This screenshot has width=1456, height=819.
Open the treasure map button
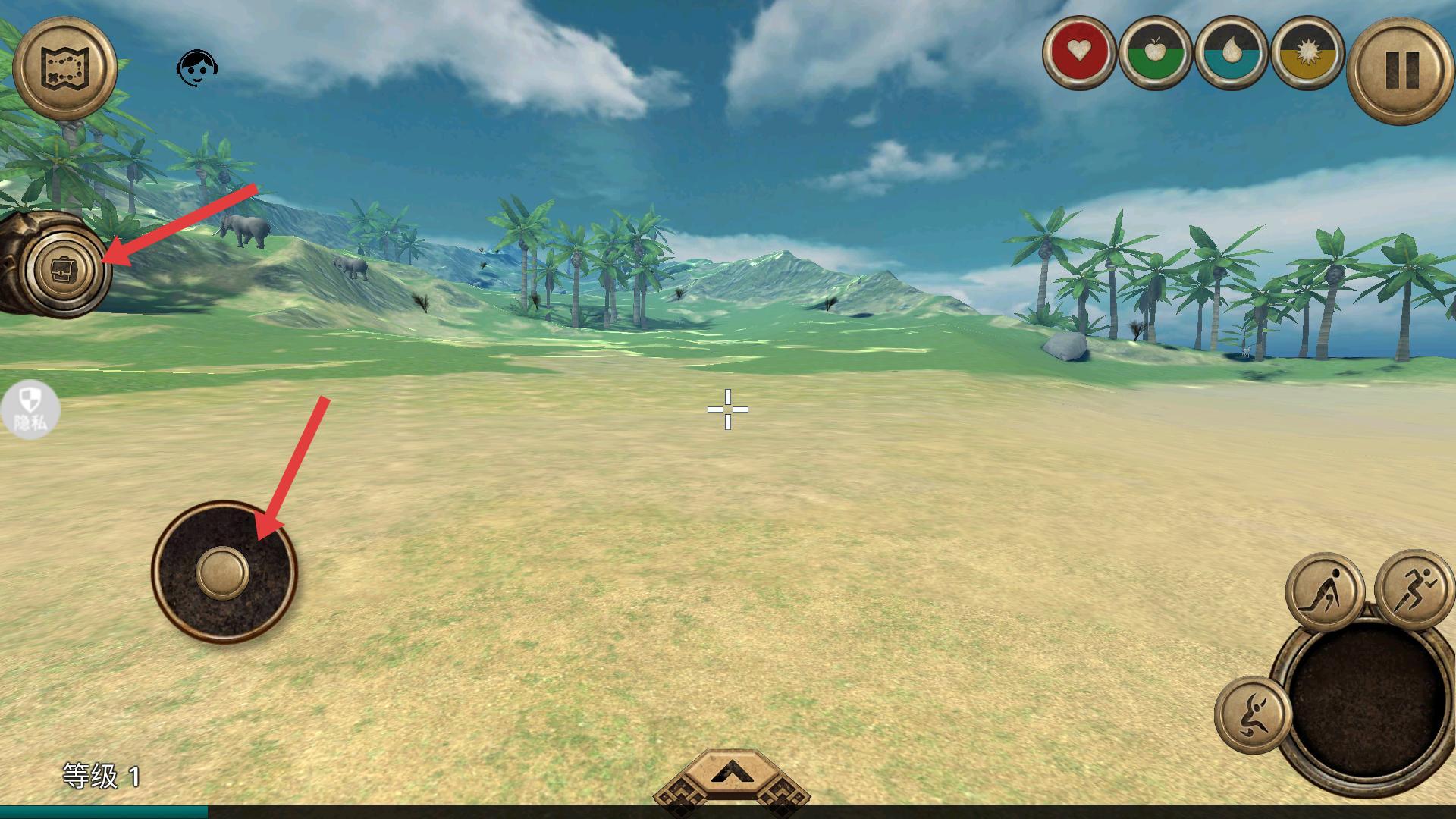coord(65,69)
